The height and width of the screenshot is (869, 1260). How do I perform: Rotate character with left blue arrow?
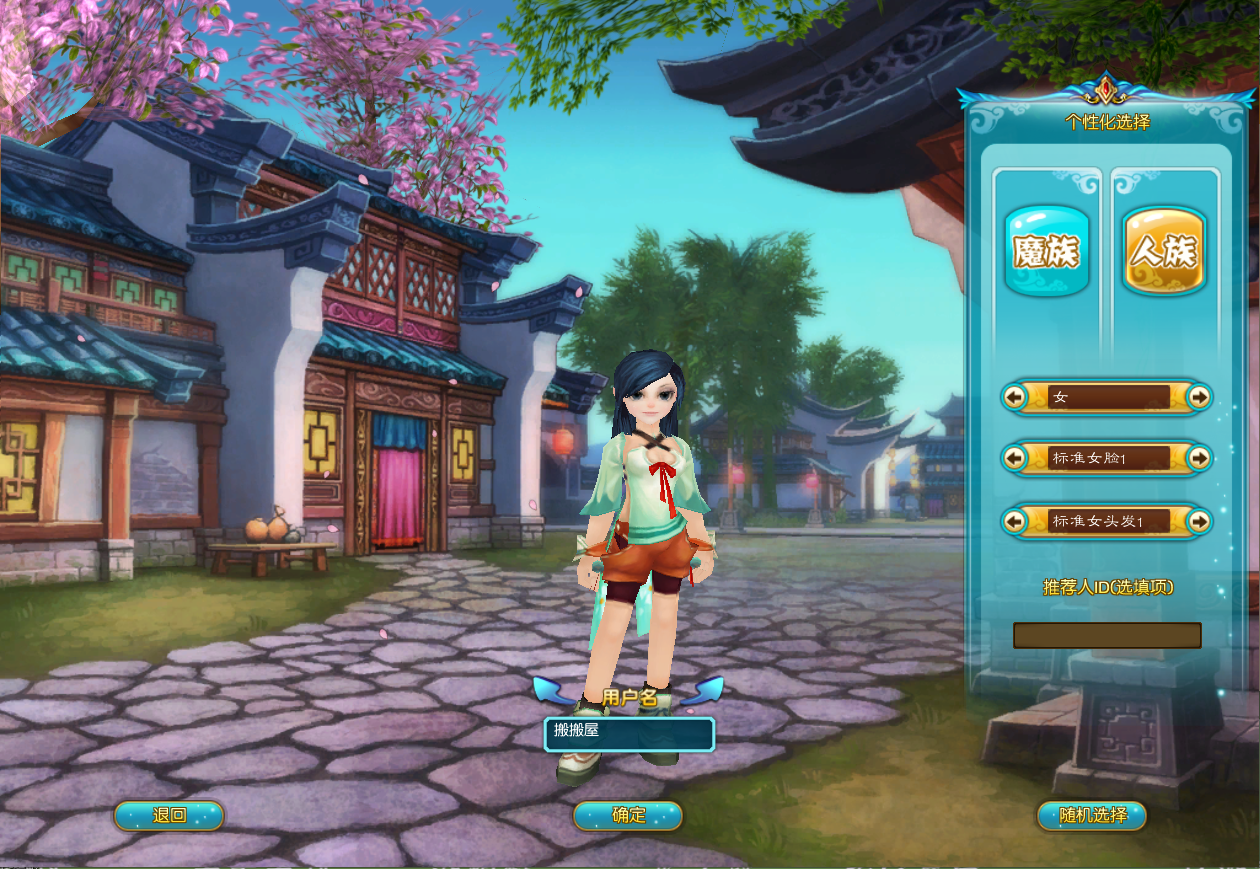551,690
